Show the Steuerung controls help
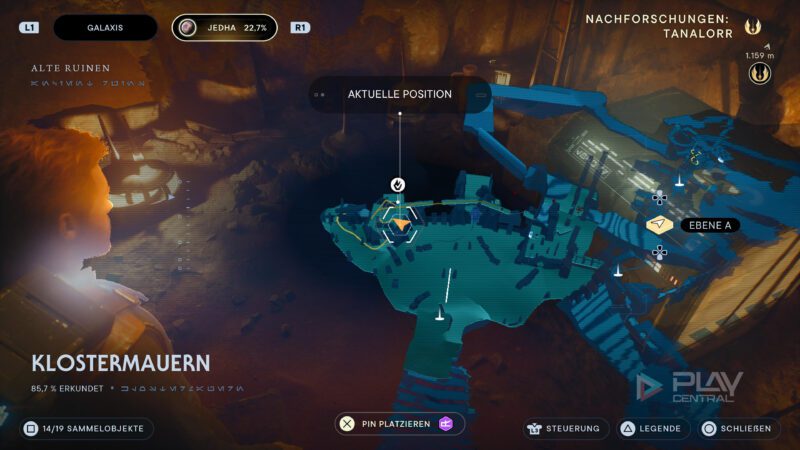Viewport: 800px width, 450px height. coord(566,428)
